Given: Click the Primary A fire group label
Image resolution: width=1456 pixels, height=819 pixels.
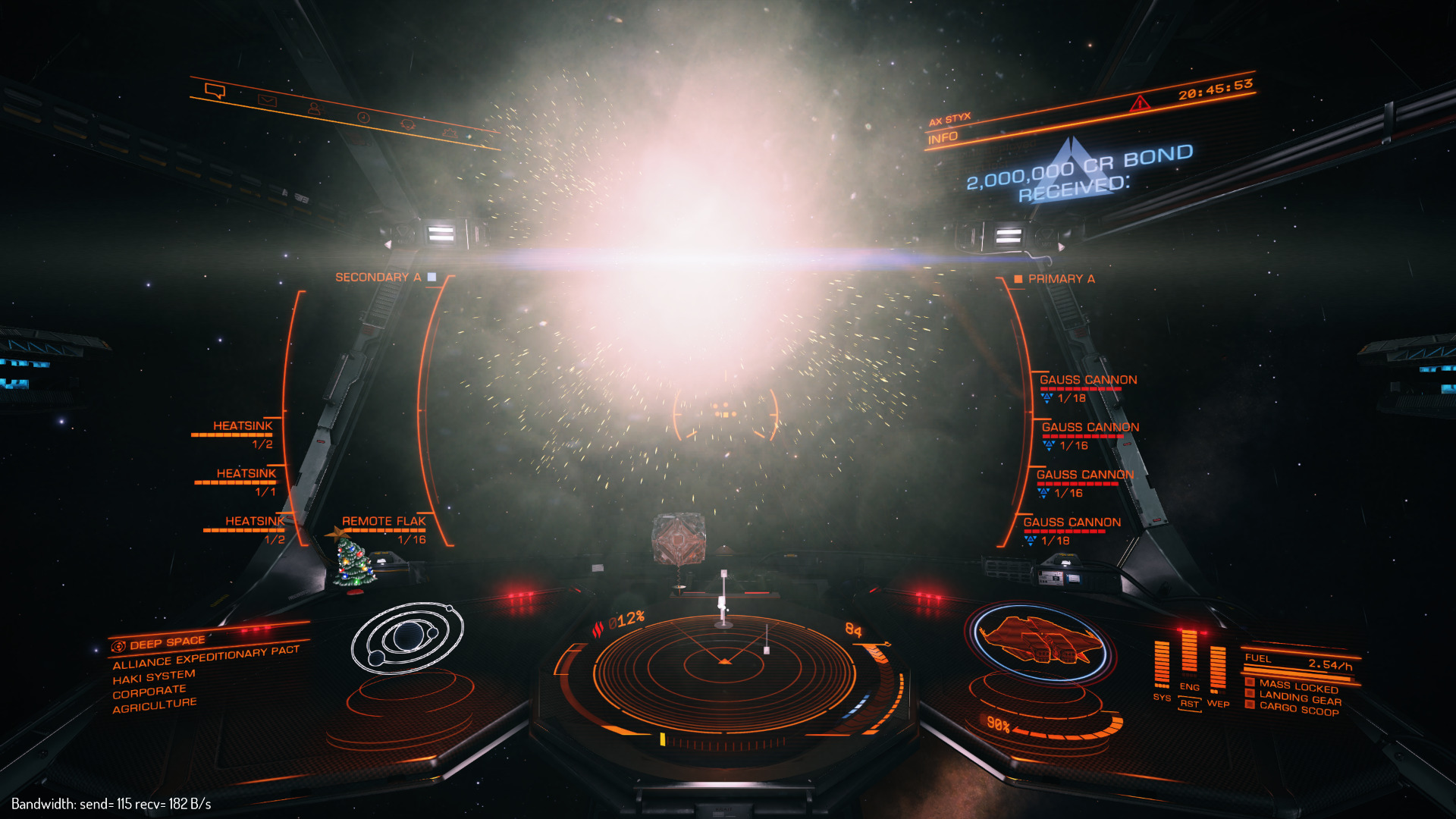Looking at the screenshot, I should tap(1061, 279).
